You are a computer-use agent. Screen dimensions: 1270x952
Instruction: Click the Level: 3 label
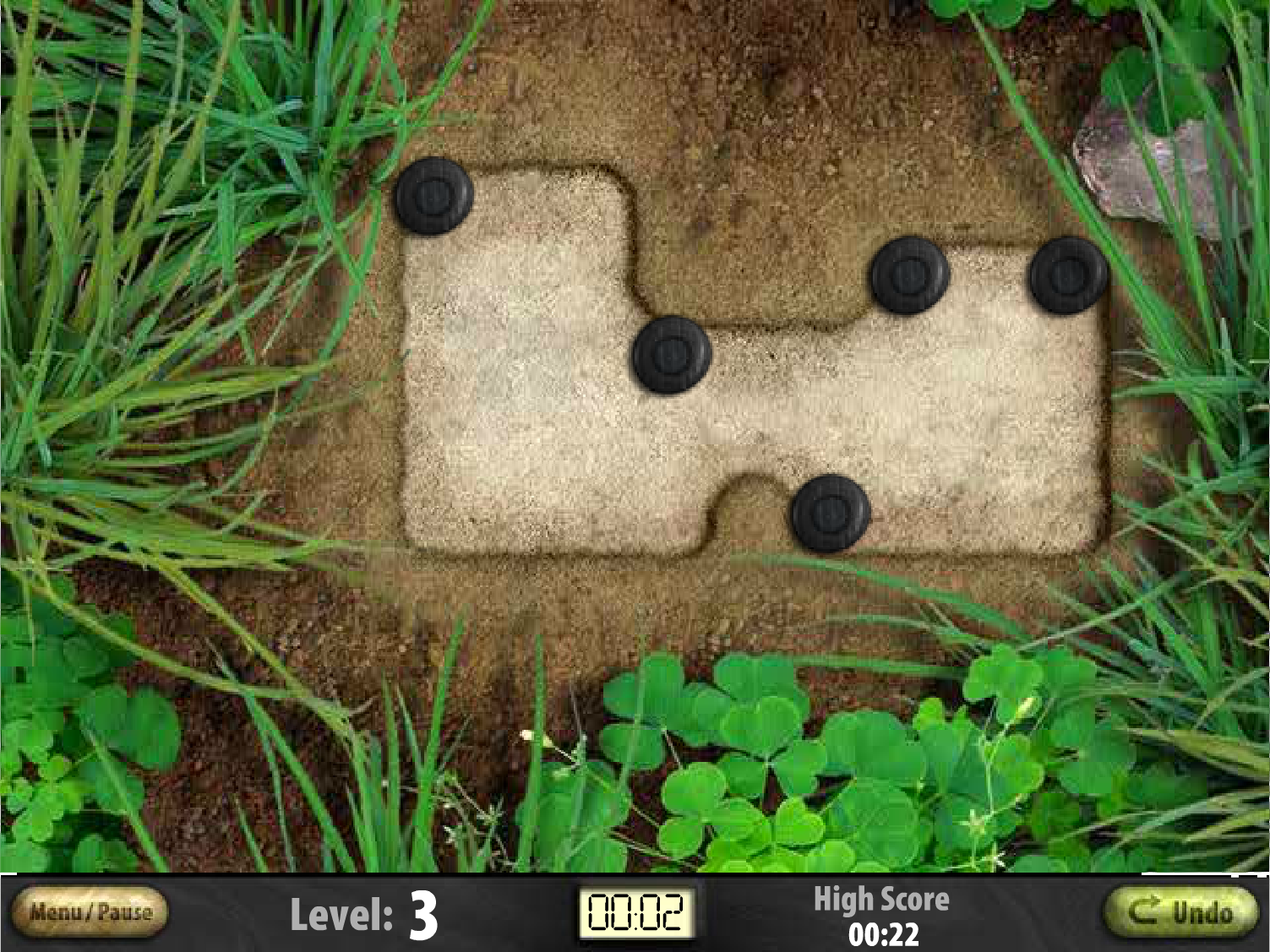pyautogui.click(x=362, y=911)
